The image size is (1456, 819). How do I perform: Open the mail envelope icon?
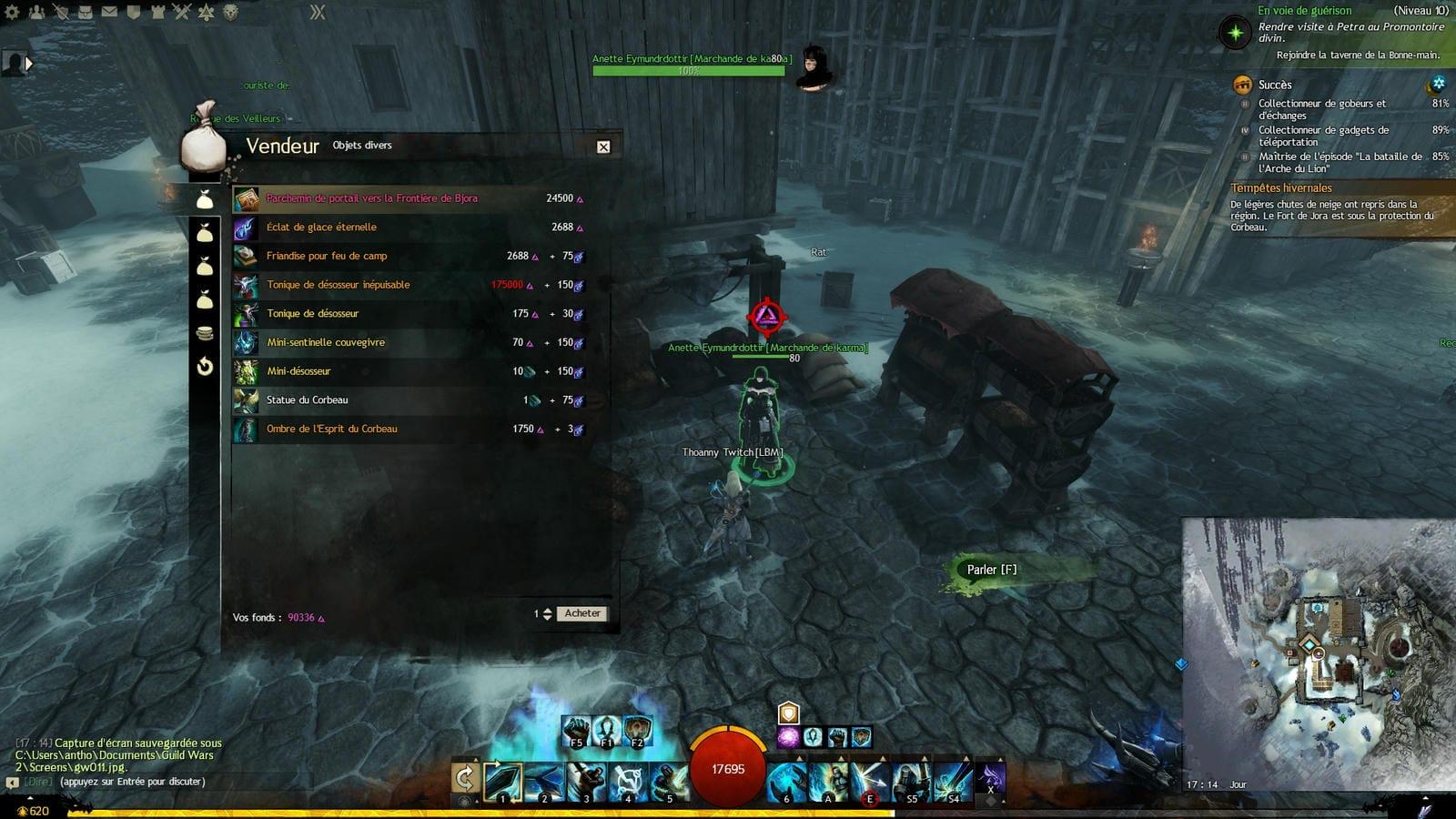[109, 12]
